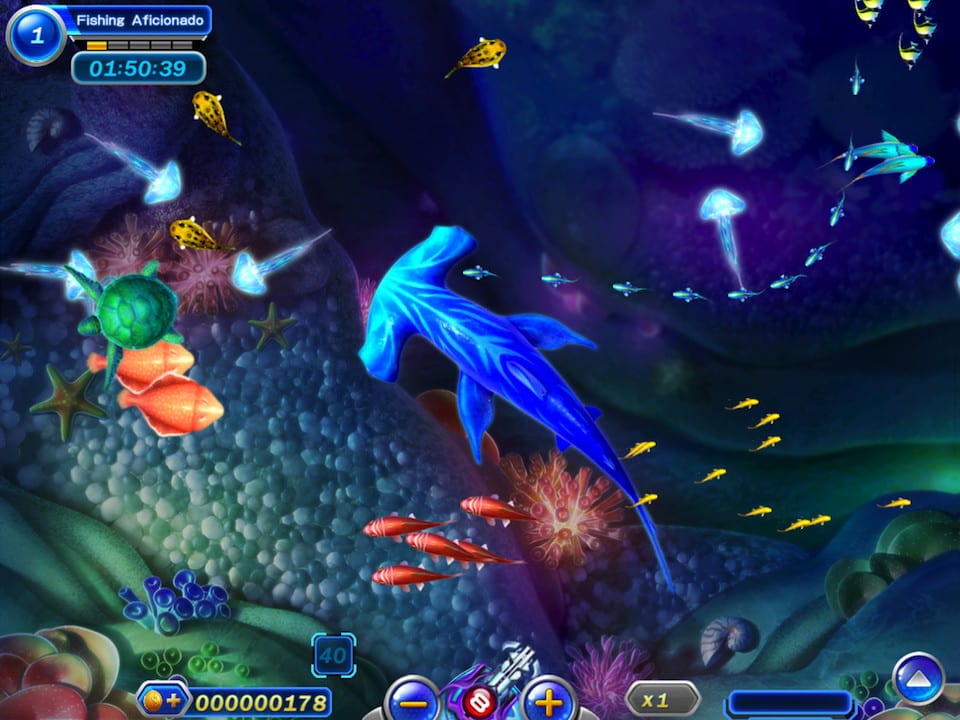Select the x1 multiplier badge
The width and height of the screenshot is (960, 720).
tap(662, 698)
